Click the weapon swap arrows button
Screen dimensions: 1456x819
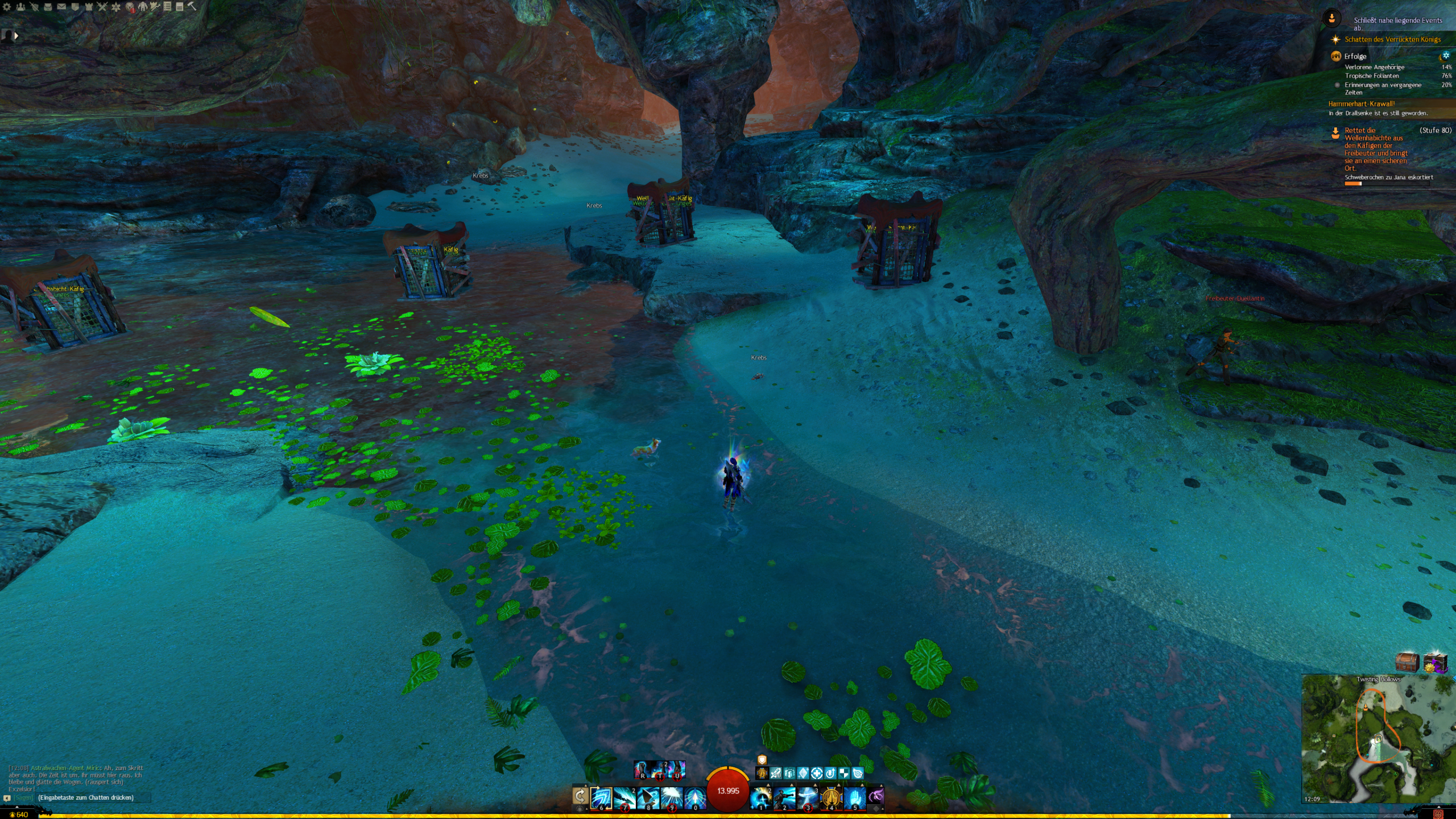pyautogui.click(x=580, y=796)
